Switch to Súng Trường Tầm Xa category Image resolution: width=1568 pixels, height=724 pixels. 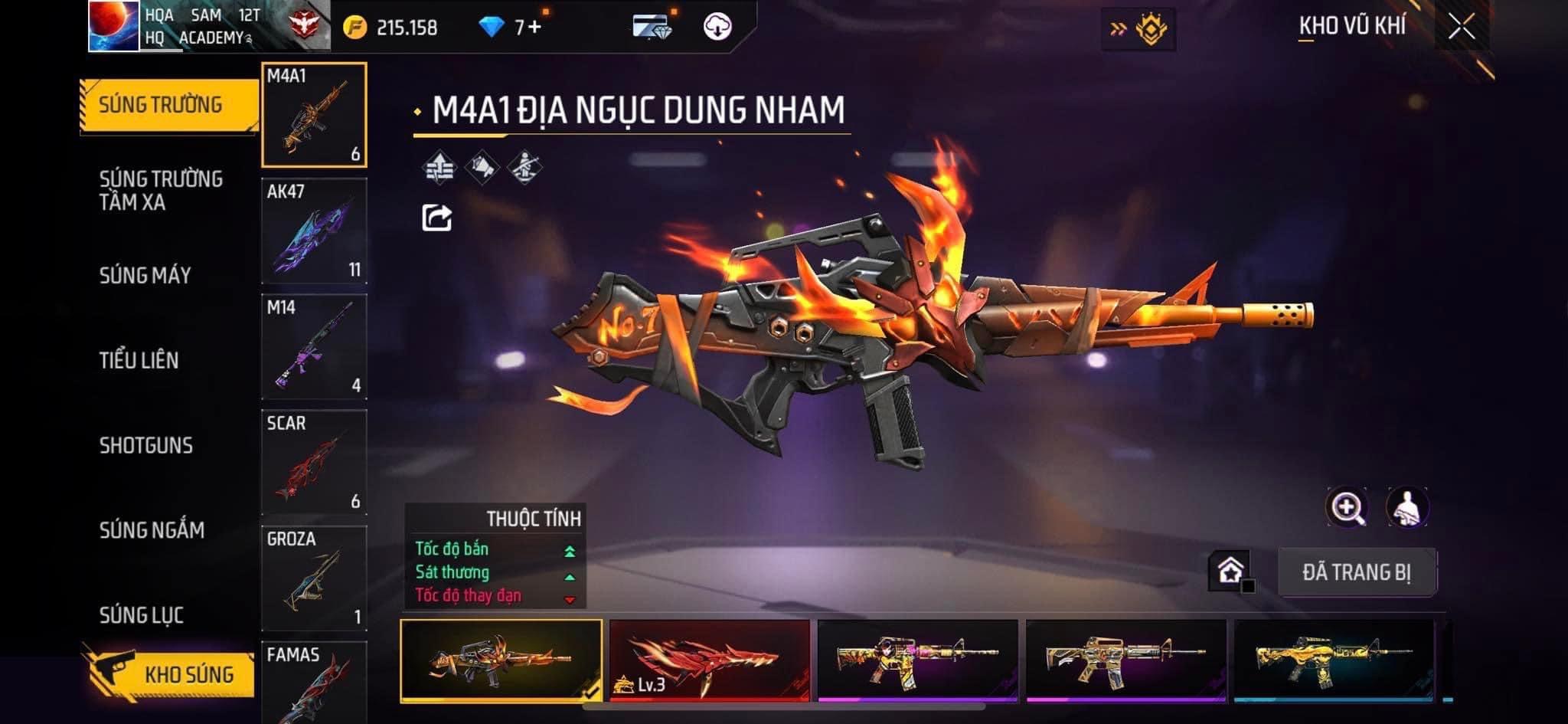click(x=161, y=190)
